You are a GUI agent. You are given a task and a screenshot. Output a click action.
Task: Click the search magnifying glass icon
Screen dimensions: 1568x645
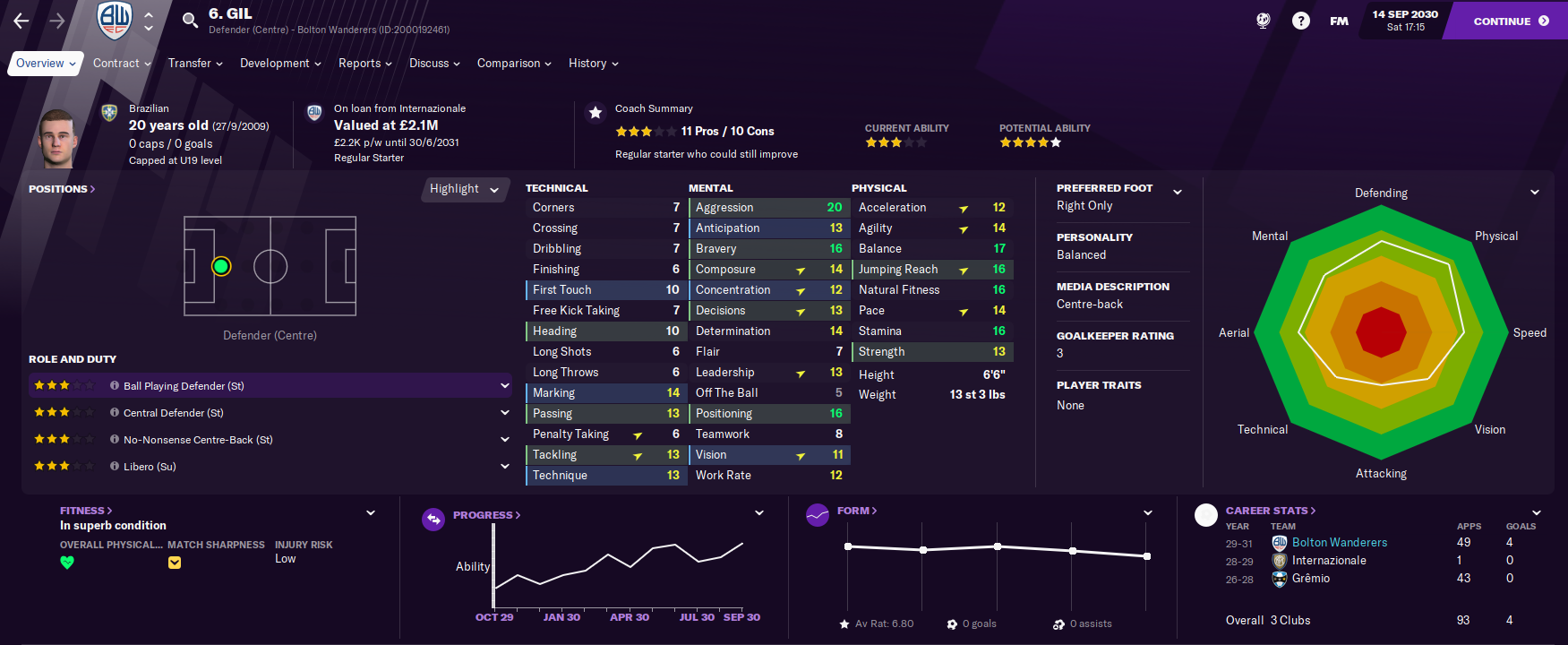coord(190,20)
